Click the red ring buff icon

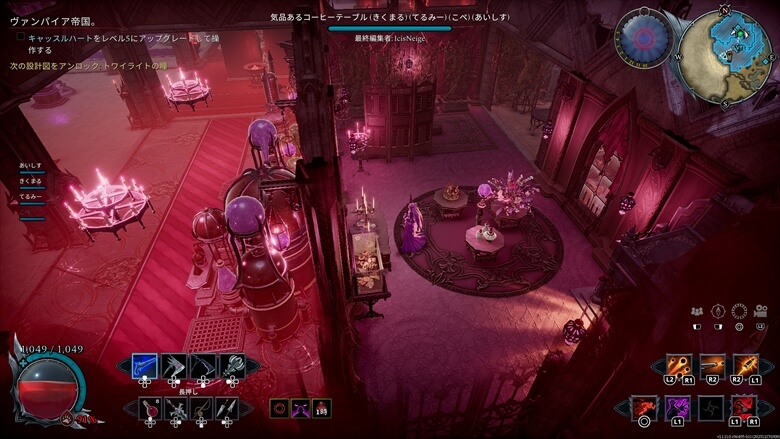click(x=279, y=407)
